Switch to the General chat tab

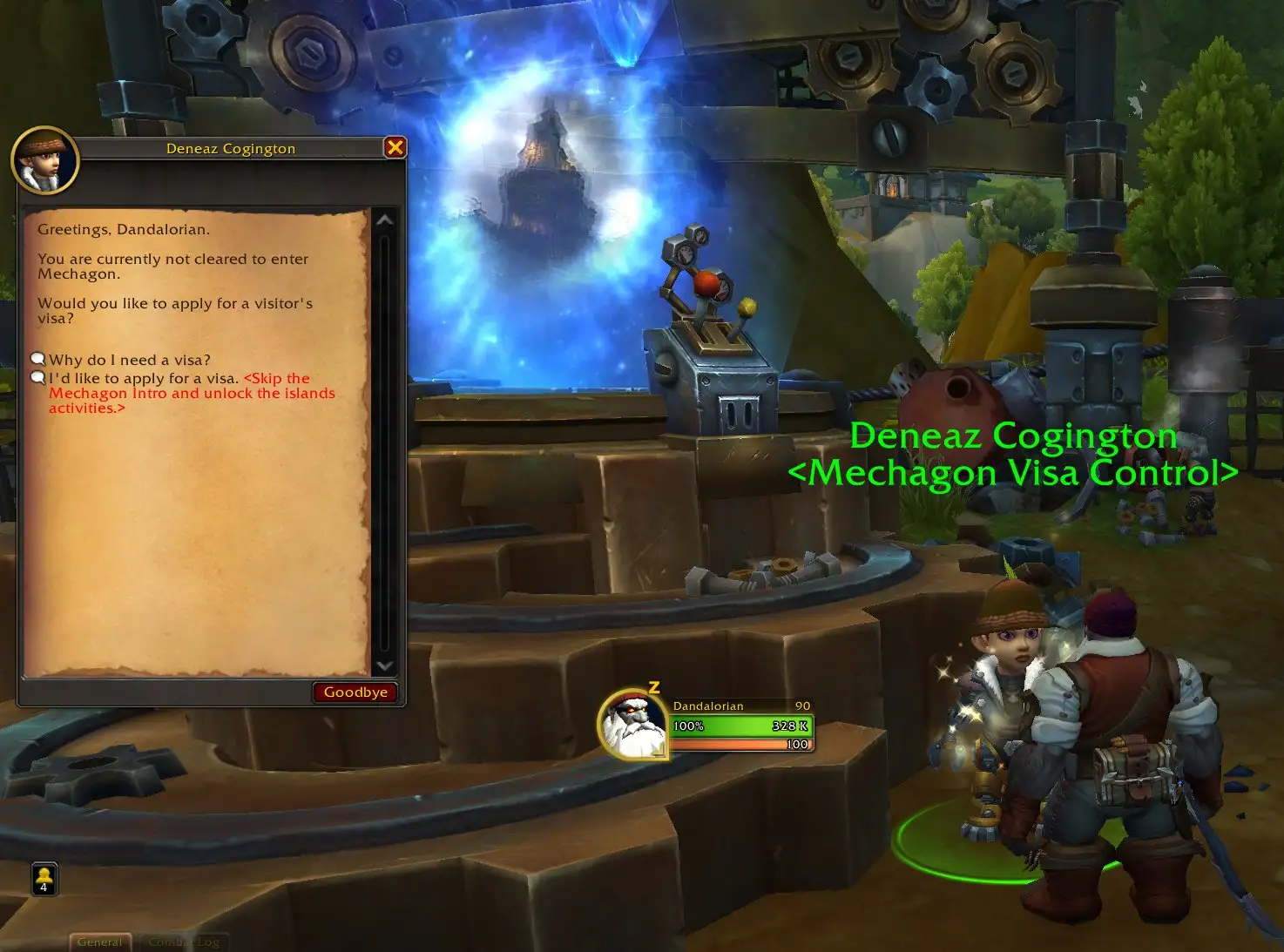tap(100, 942)
